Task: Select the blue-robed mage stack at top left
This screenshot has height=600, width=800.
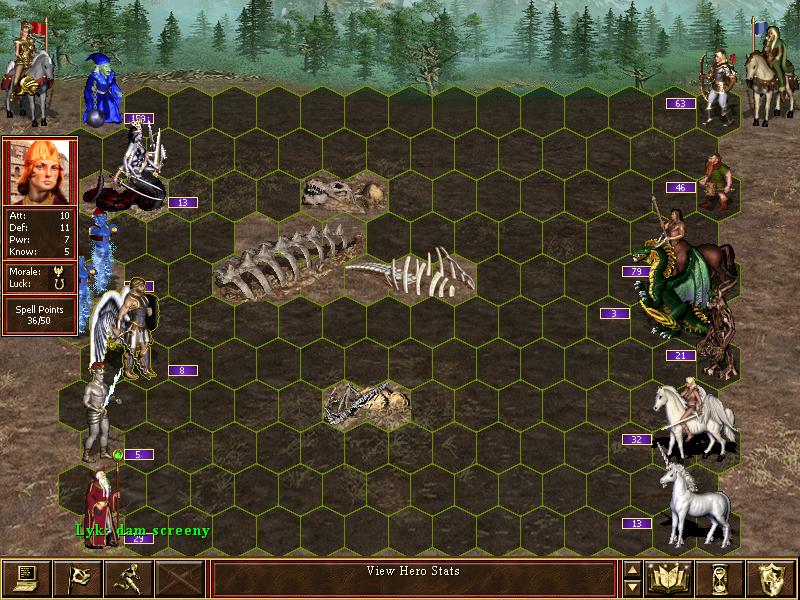Action: [102, 88]
